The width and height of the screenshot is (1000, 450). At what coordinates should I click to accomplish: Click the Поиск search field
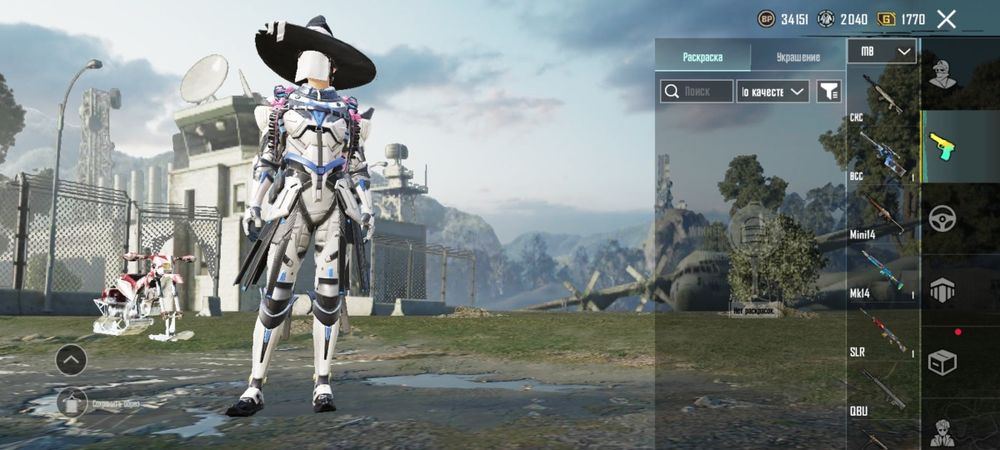coord(695,92)
